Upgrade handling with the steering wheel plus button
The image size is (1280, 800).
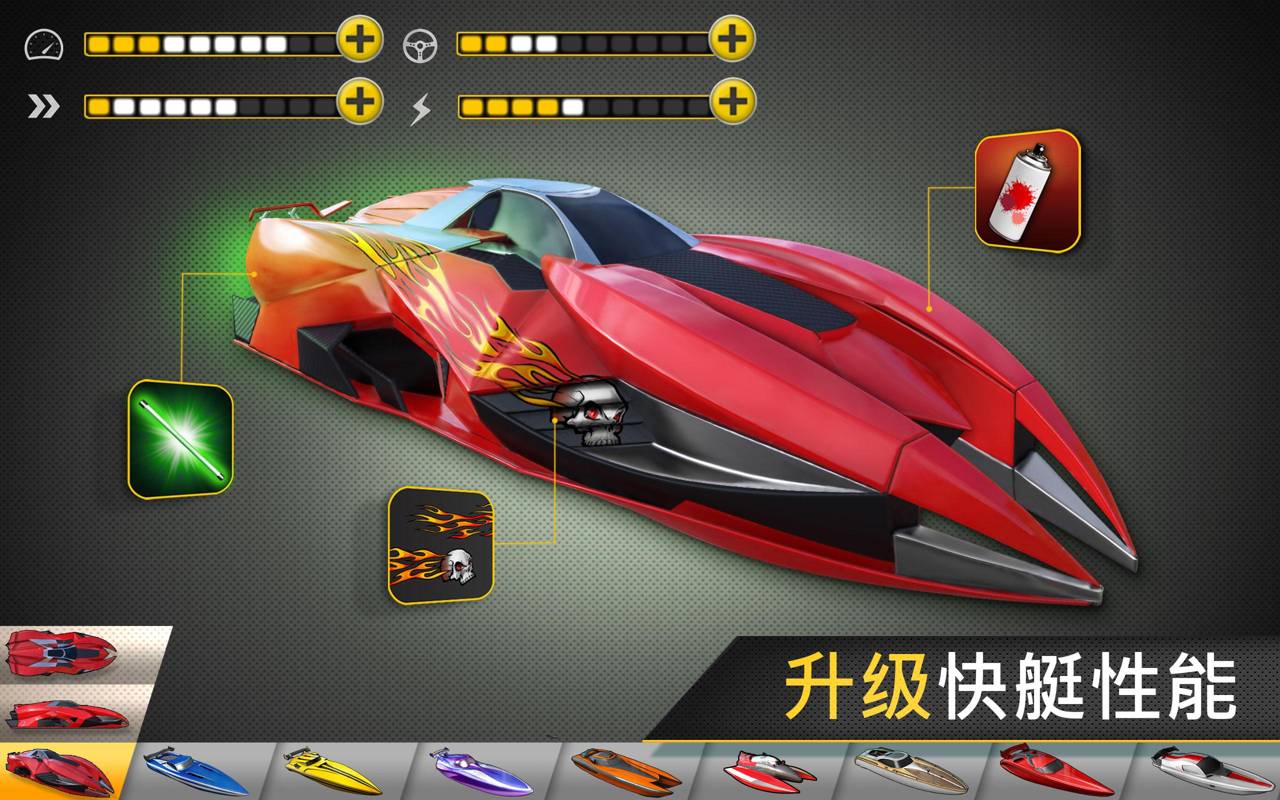732,40
